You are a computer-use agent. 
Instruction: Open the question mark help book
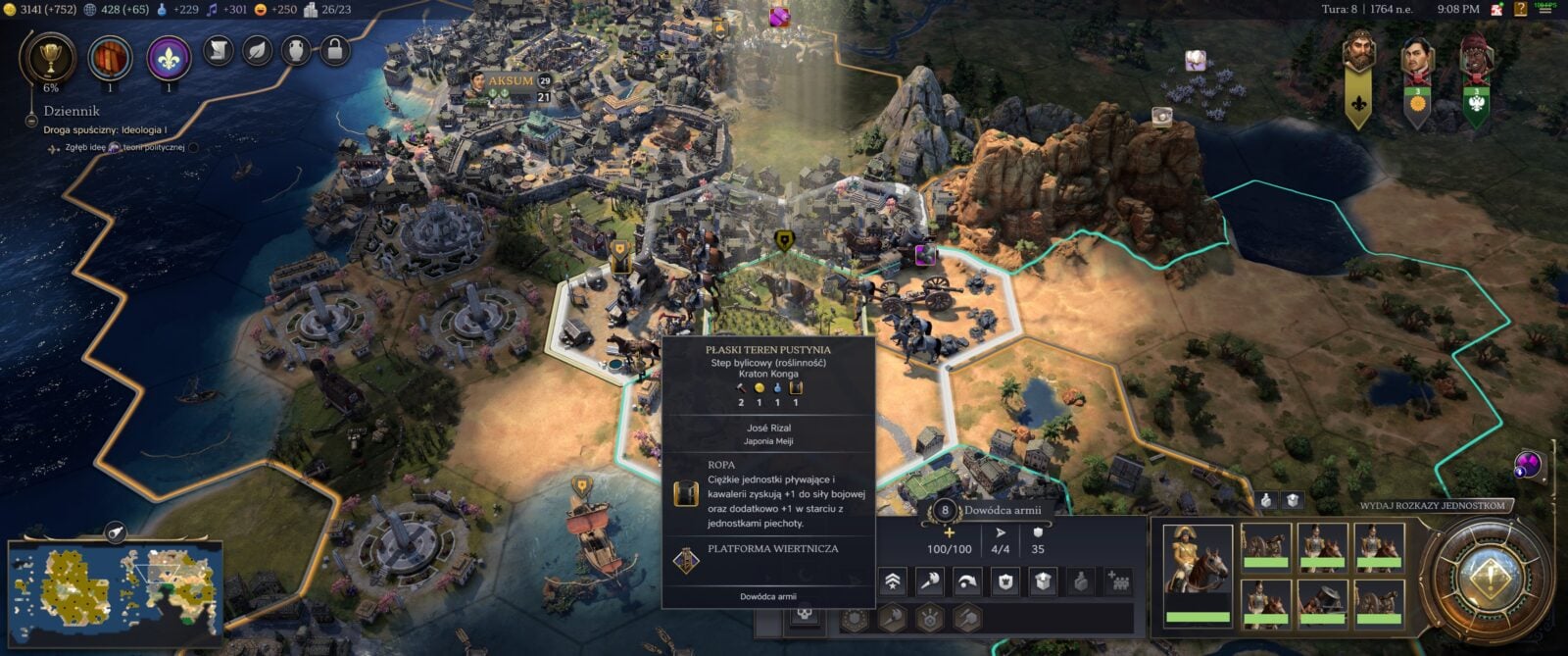1520,9
